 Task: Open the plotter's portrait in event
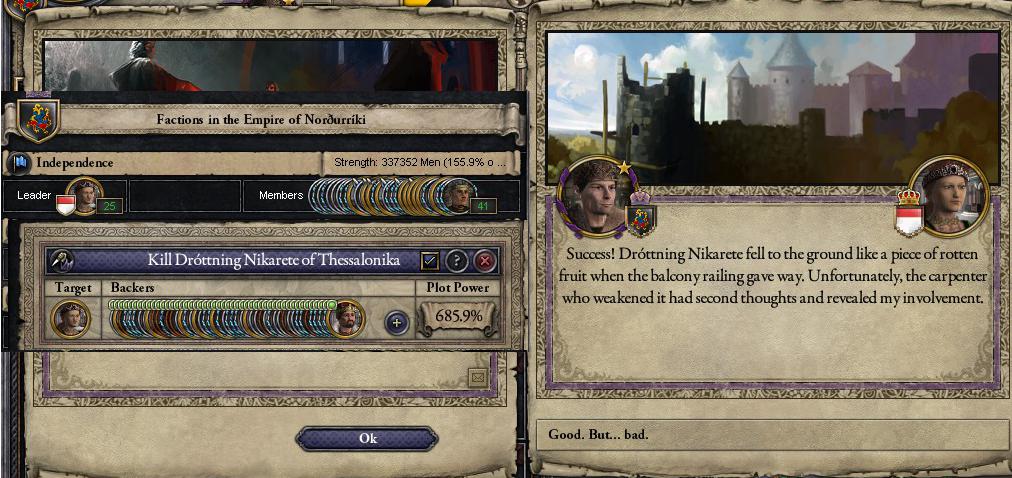click(596, 193)
